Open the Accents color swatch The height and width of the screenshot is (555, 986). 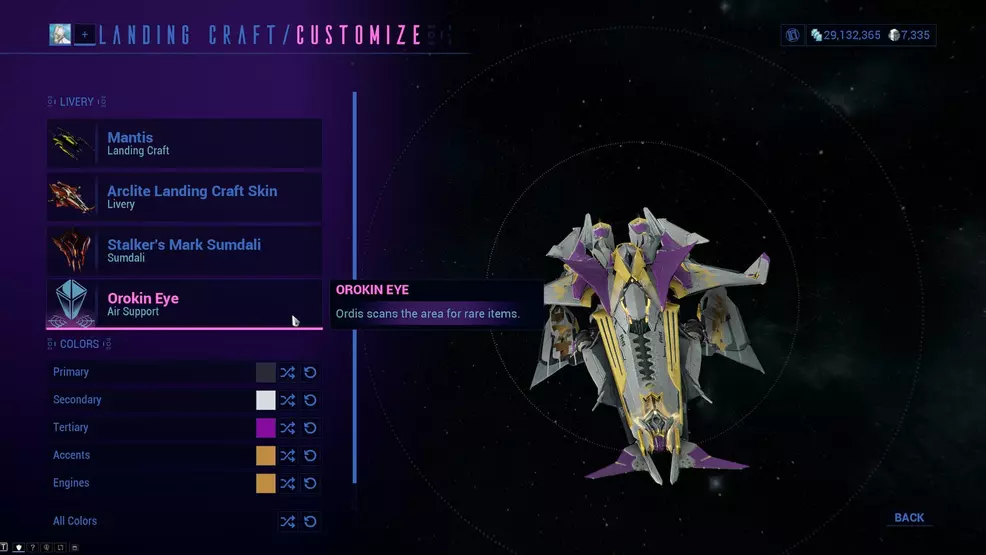265,455
